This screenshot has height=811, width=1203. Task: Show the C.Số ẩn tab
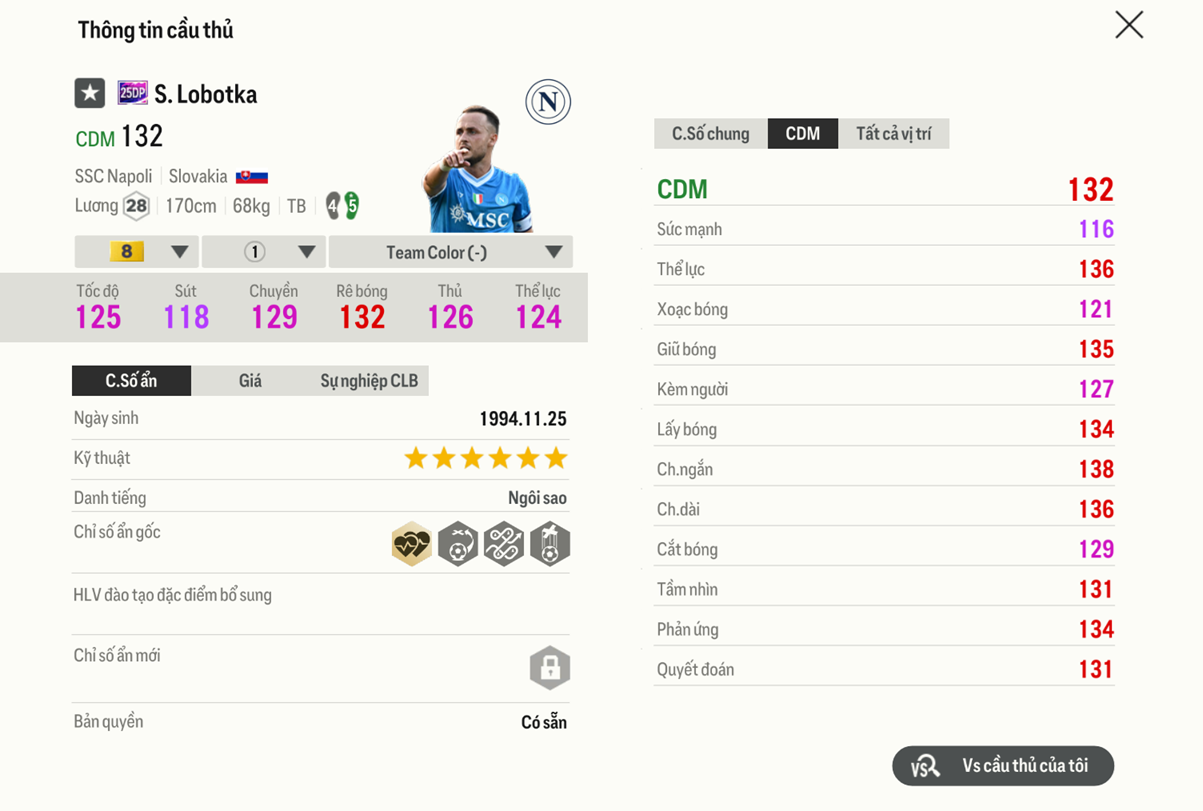point(131,381)
